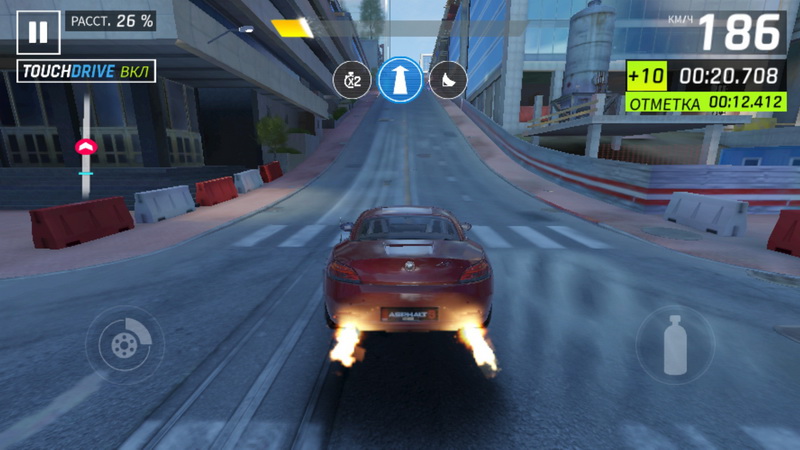The image size is (800, 450).
Task: Choose the straight-ahead arrow route
Action: coord(400,79)
